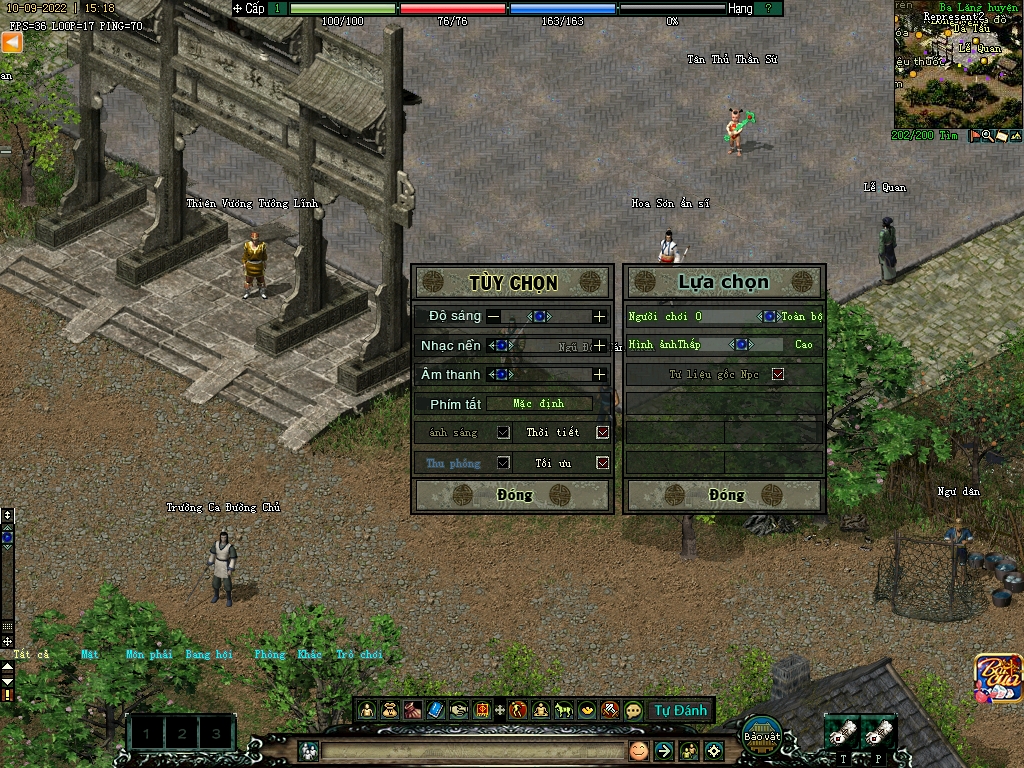This screenshot has width=1024, height=768.
Task: Click the minimap in the corner
Action: [957, 72]
